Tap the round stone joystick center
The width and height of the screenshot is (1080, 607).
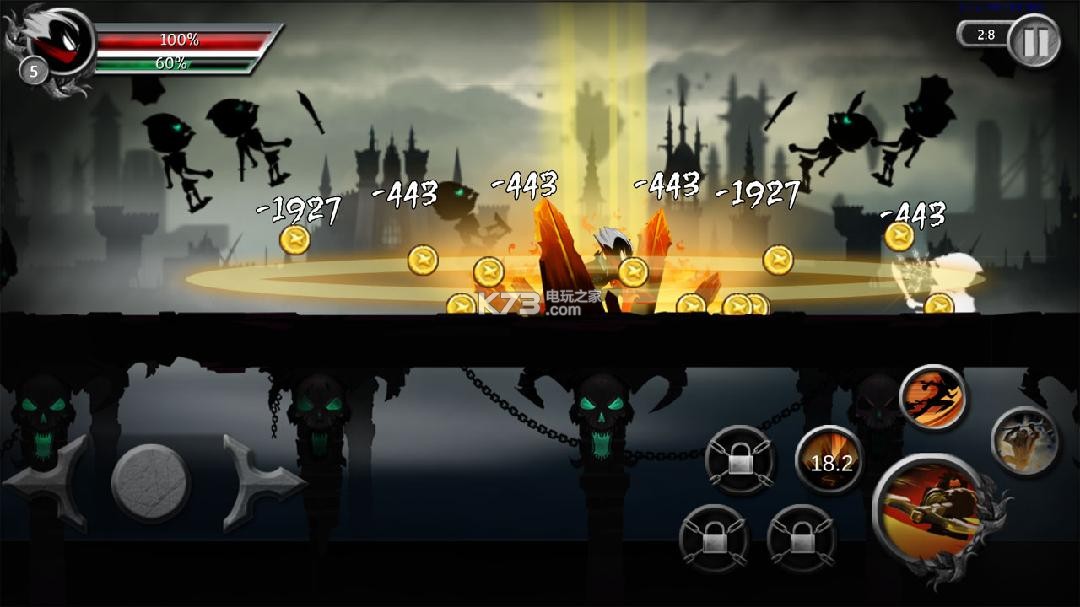pyautogui.click(x=152, y=482)
